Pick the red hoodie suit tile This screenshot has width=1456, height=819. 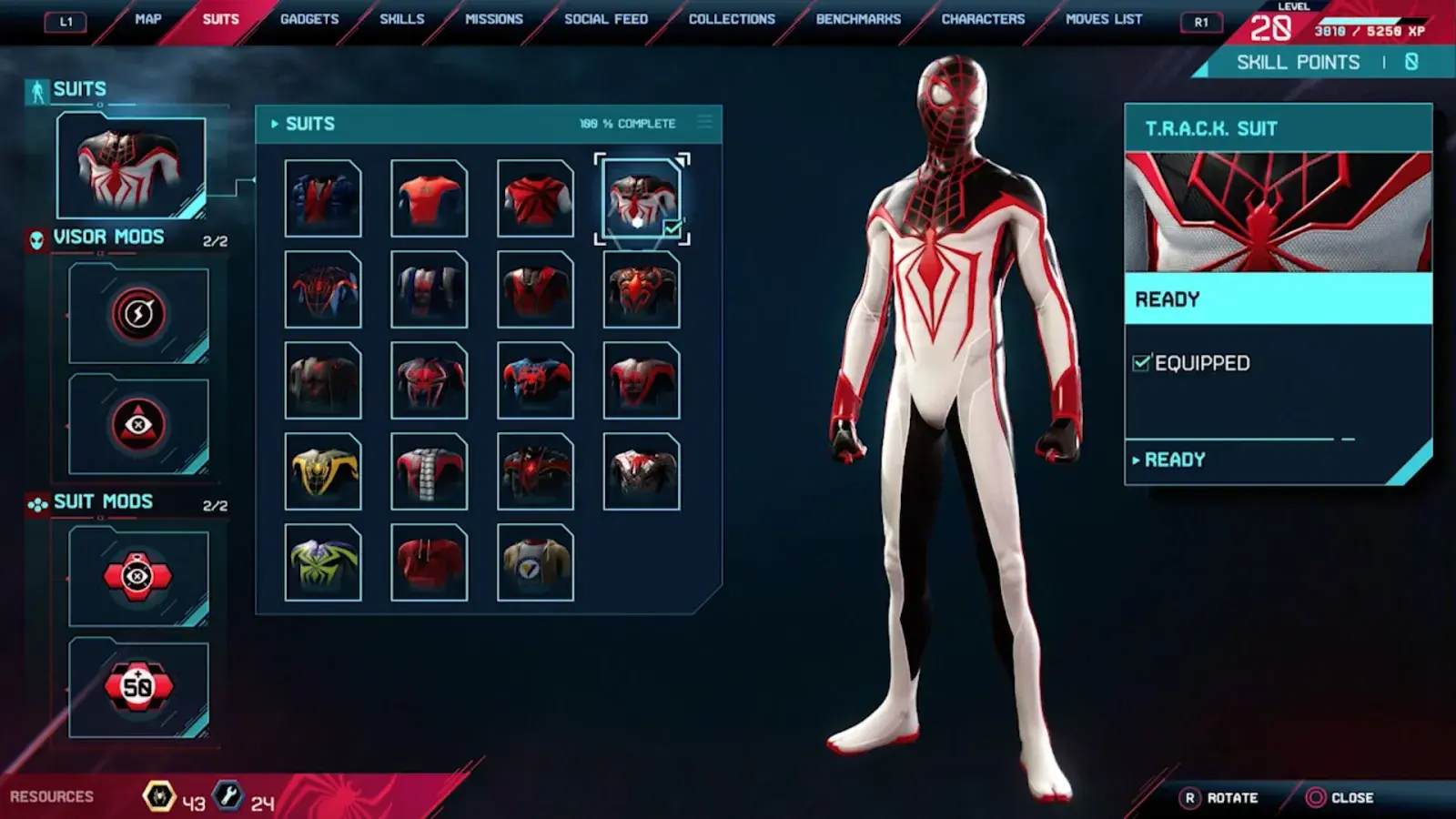tap(429, 562)
